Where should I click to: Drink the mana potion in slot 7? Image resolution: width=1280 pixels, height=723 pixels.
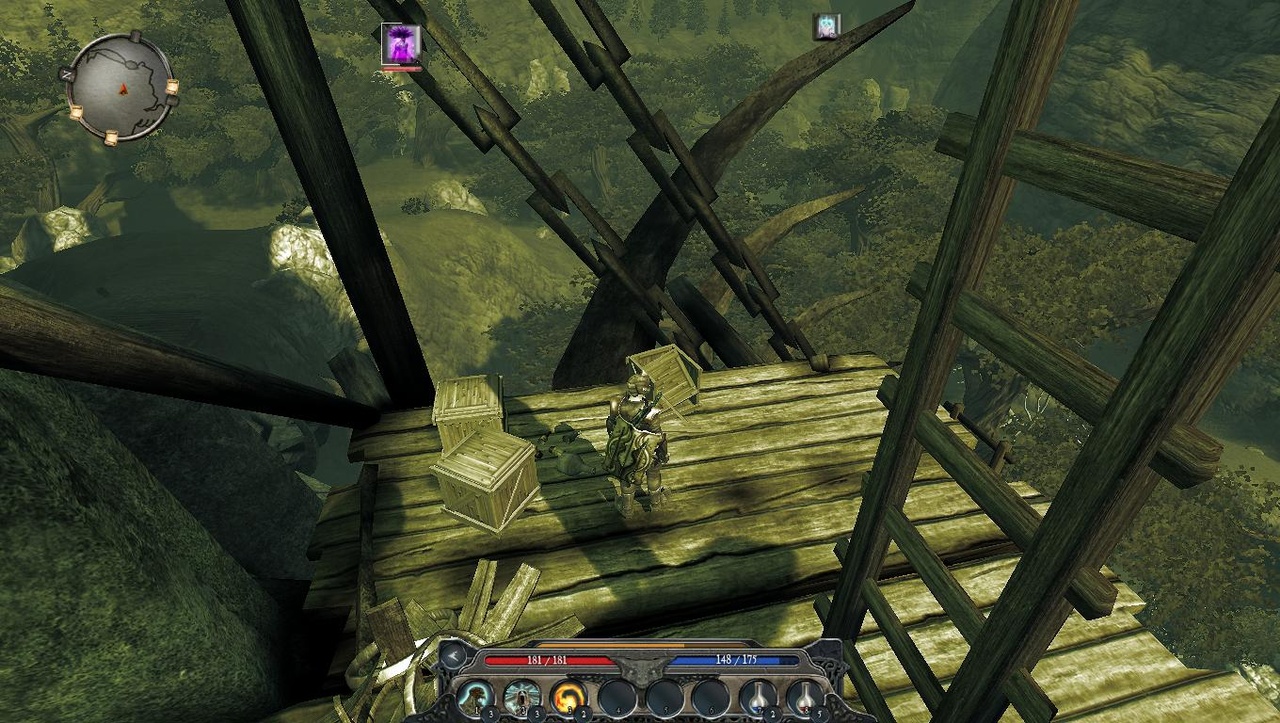pyautogui.click(x=759, y=695)
